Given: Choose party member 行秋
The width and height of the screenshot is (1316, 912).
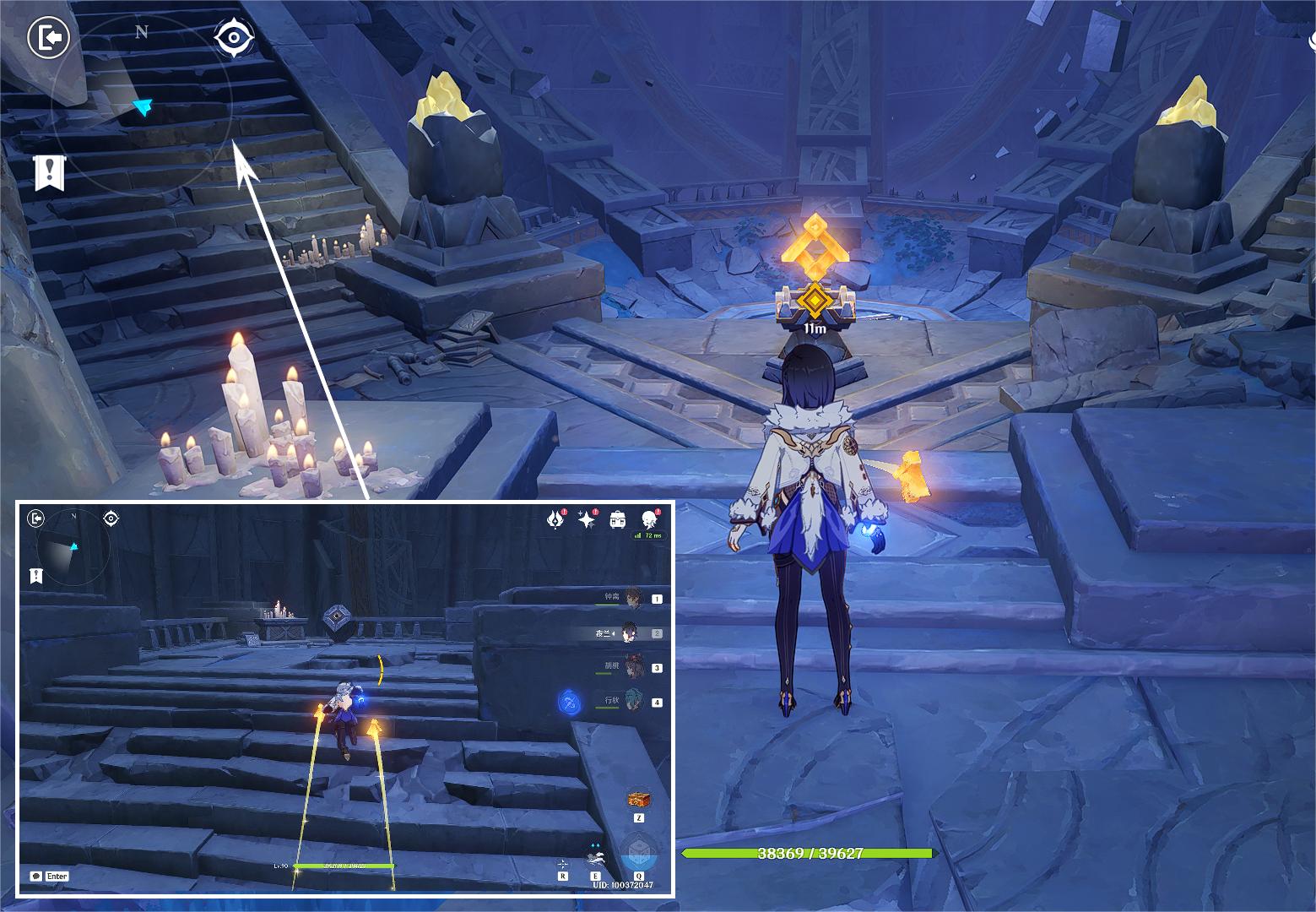Looking at the screenshot, I should click(632, 701).
